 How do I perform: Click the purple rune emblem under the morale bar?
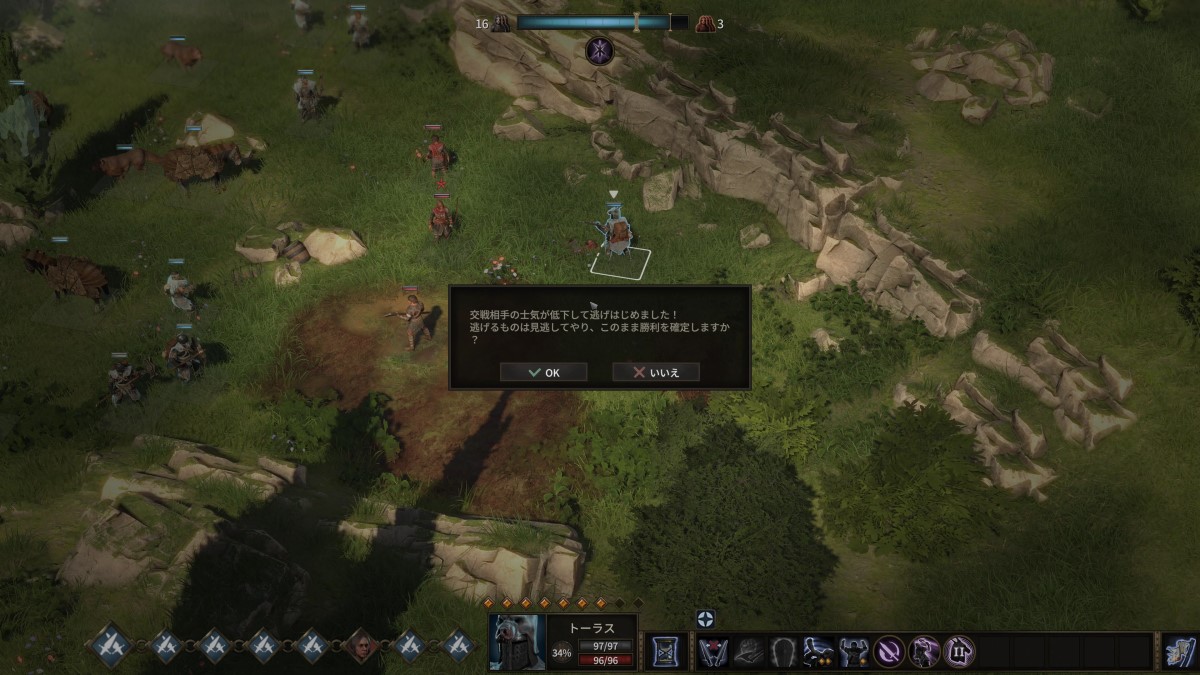(600, 50)
